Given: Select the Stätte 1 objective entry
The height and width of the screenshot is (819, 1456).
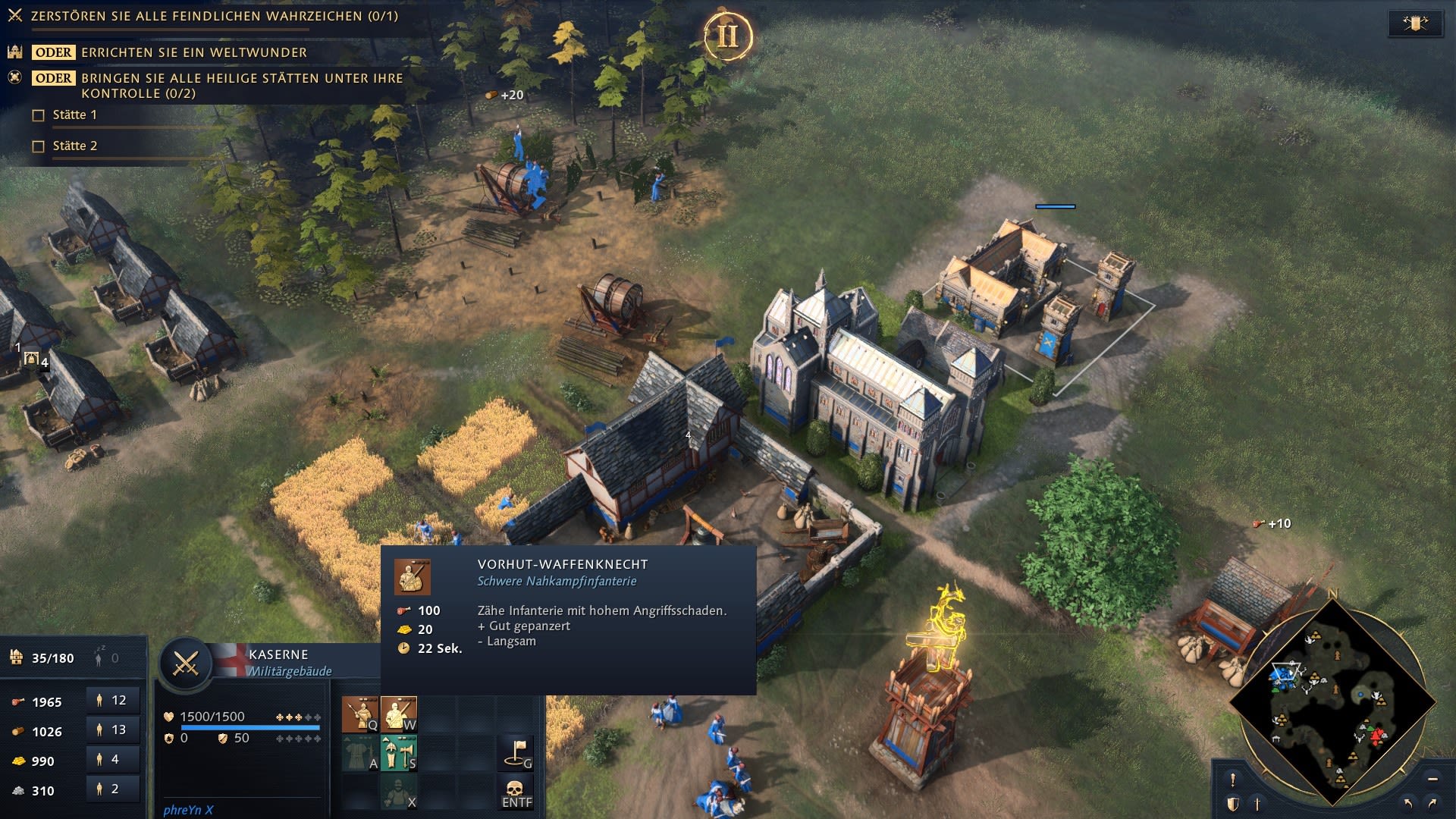Looking at the screenshot, I should click(74, 115).
